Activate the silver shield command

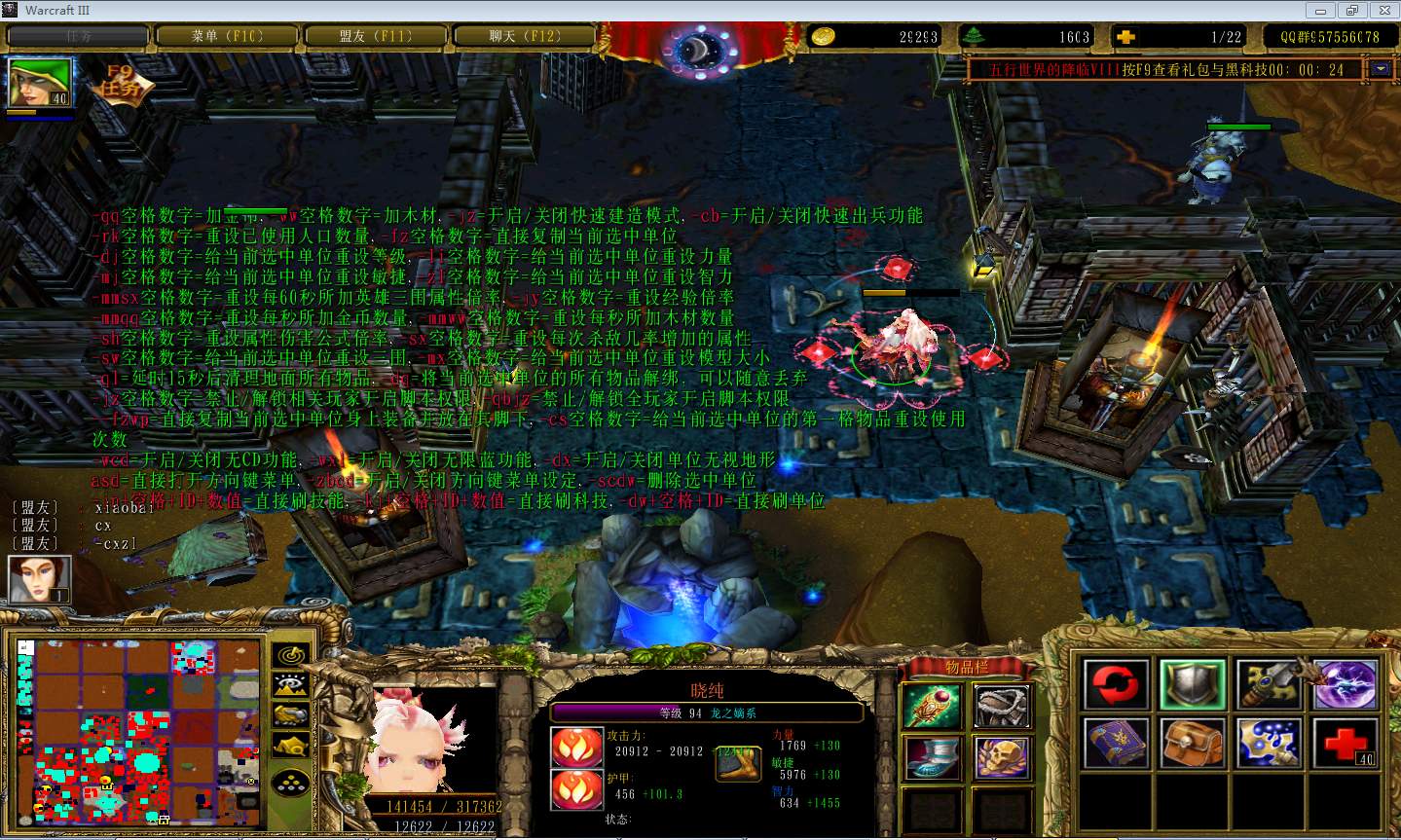tap(1193, 684)
